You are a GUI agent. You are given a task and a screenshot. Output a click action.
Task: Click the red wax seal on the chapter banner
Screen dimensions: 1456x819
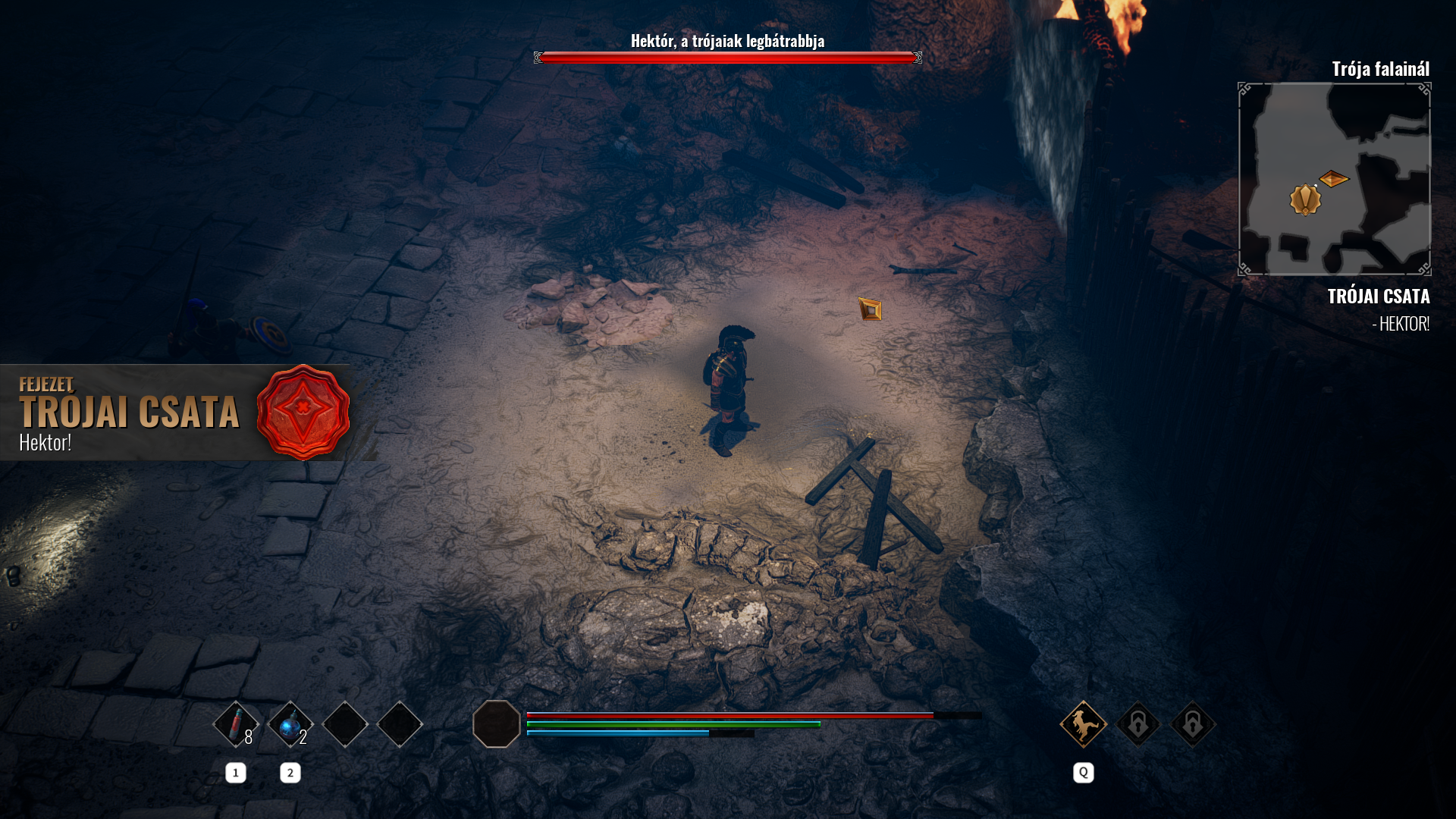[x=303, y=412]
